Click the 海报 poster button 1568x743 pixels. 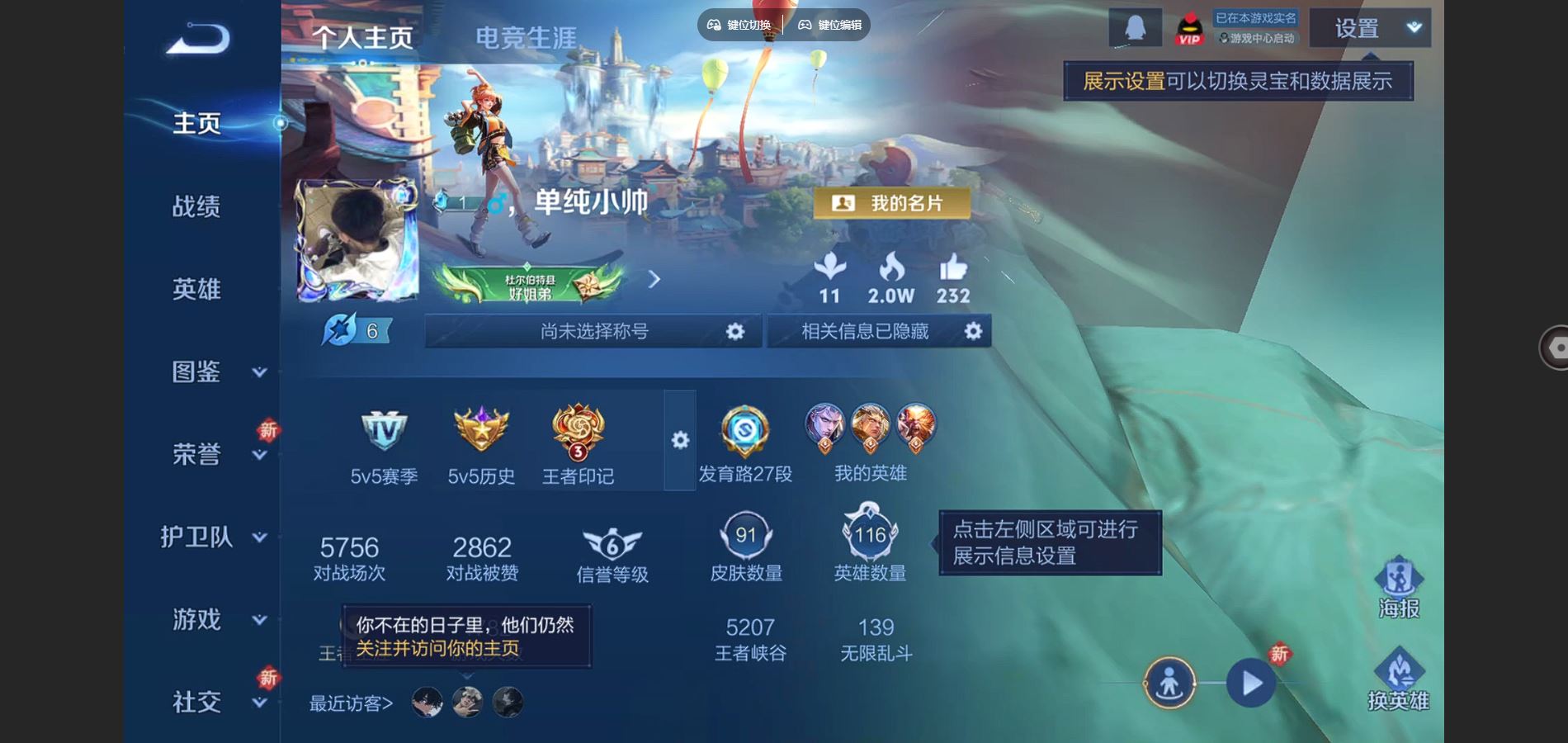click(x=1398, y=588)
